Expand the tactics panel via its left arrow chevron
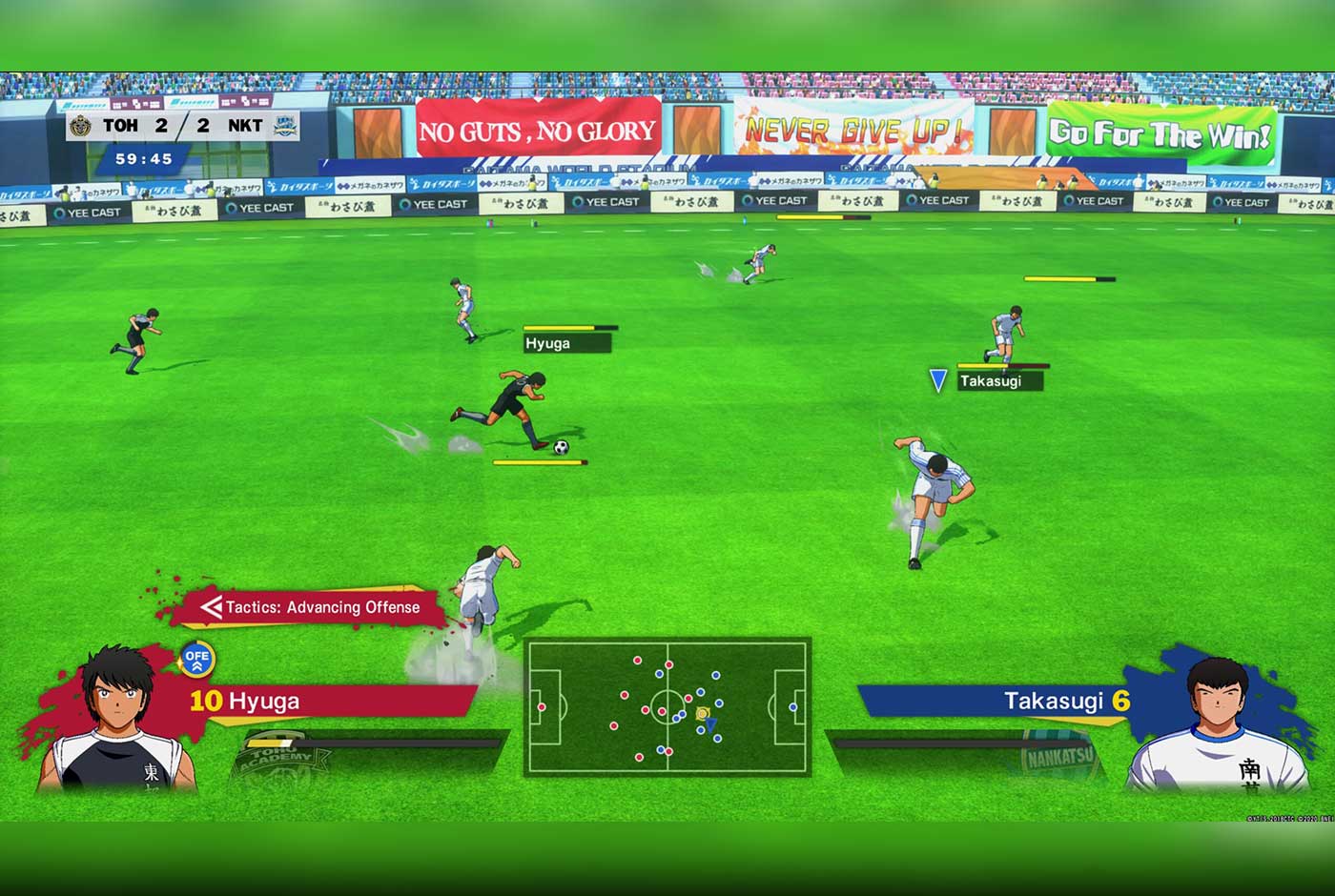This screenshot has height=896, width=1335. [x=212, y=607]
